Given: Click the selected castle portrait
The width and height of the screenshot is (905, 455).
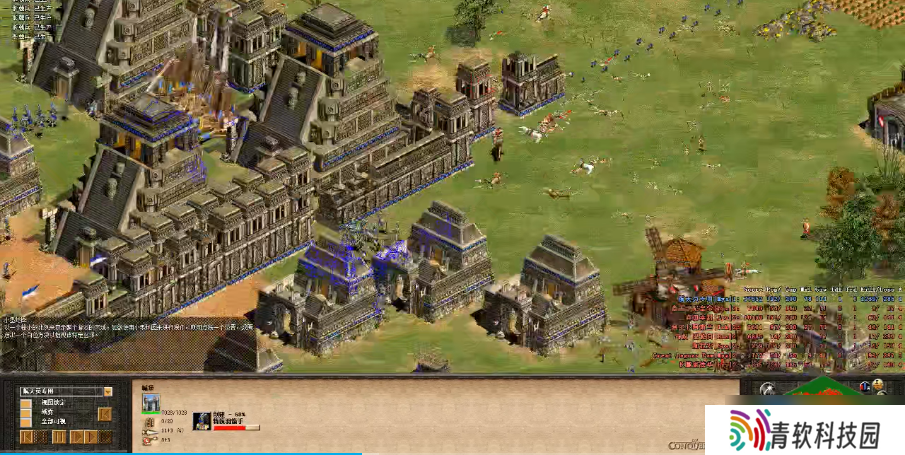Looking at the screenshot, I should [x=151, y=403].
